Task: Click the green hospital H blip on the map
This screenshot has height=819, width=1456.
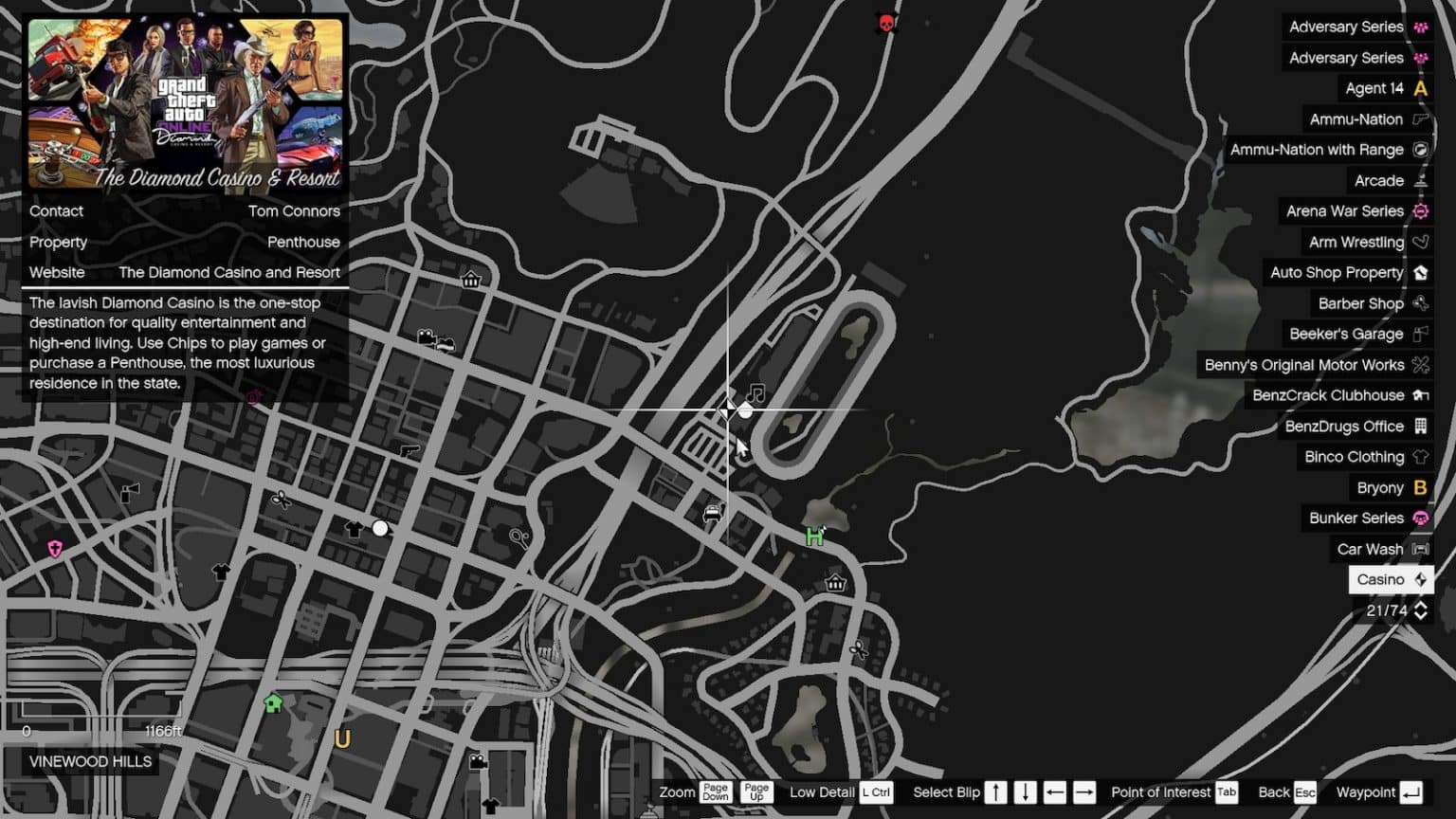Action: tap(813, 537)
